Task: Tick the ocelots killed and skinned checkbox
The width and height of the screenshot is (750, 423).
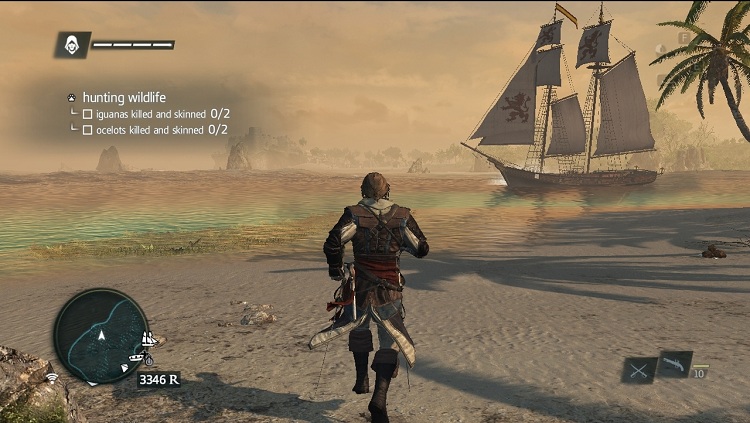Action: pyautogui.click(x=87, y=129)
